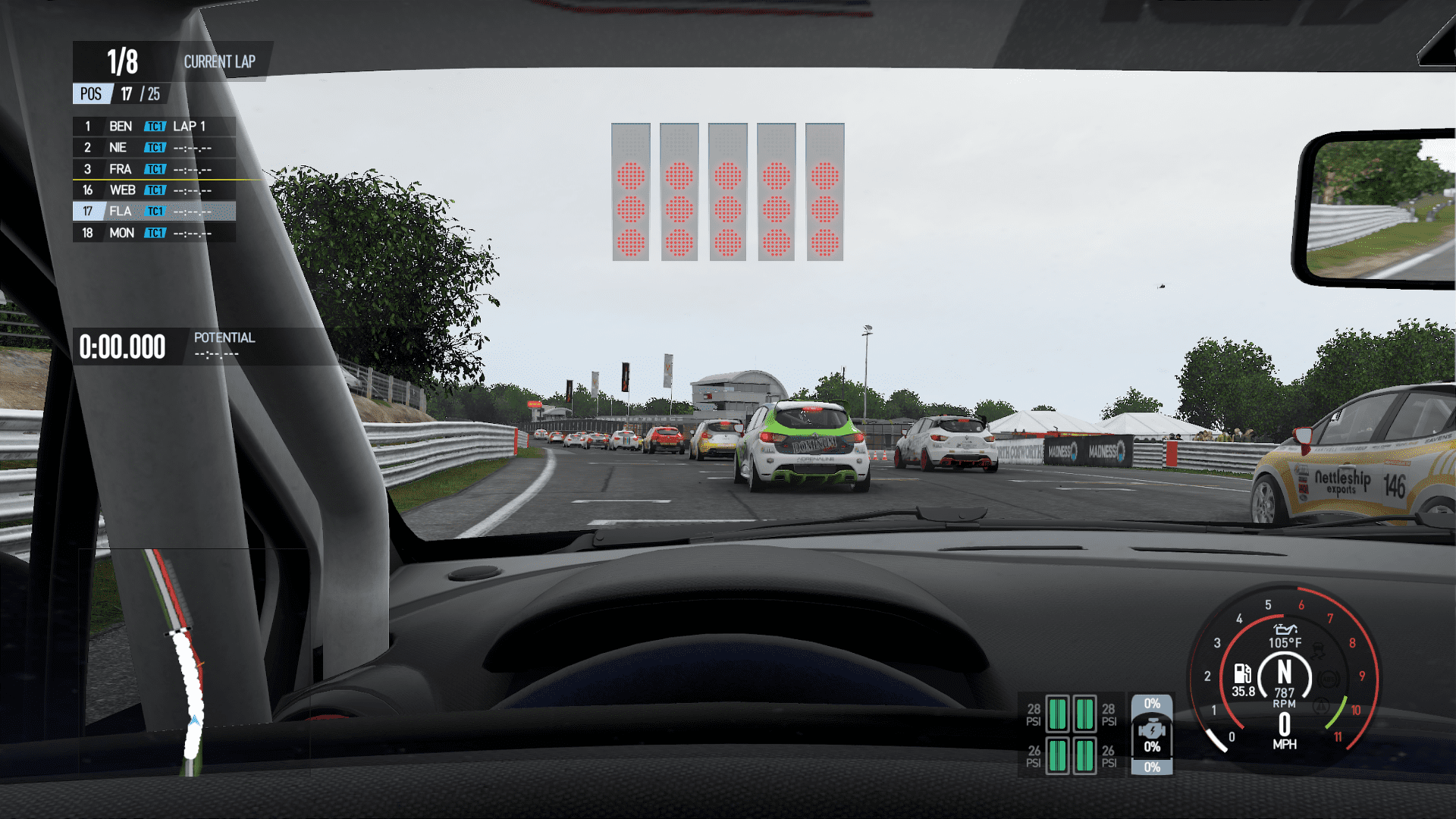
Task: Select the blue TC1 class badge beside BEN
Action: click(155, 127)
